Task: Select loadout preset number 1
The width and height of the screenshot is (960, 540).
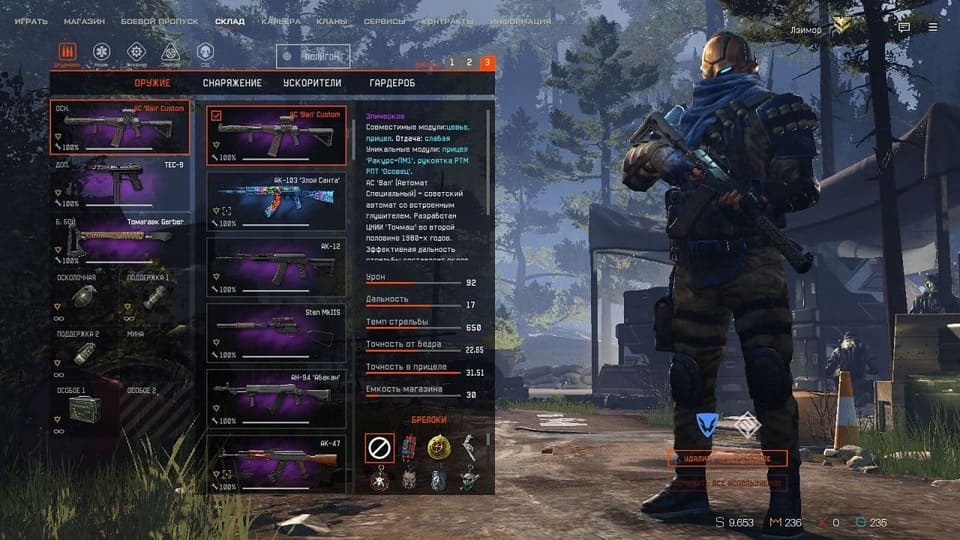Action: click(x=451, y=63)
